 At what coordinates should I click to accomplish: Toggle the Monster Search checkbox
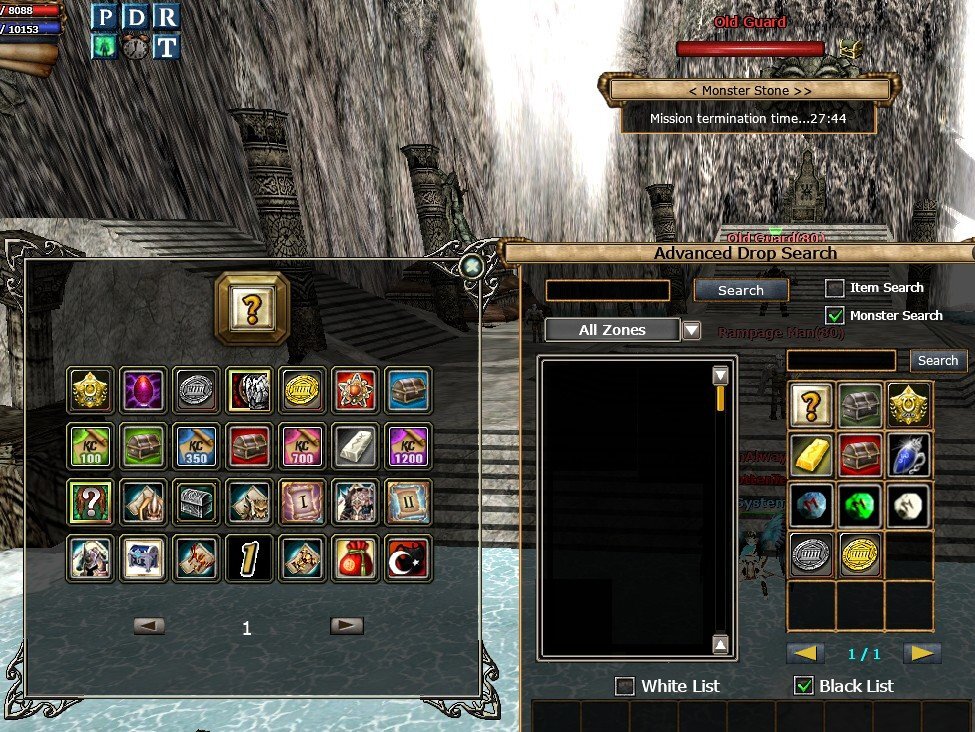click(835, 316)
